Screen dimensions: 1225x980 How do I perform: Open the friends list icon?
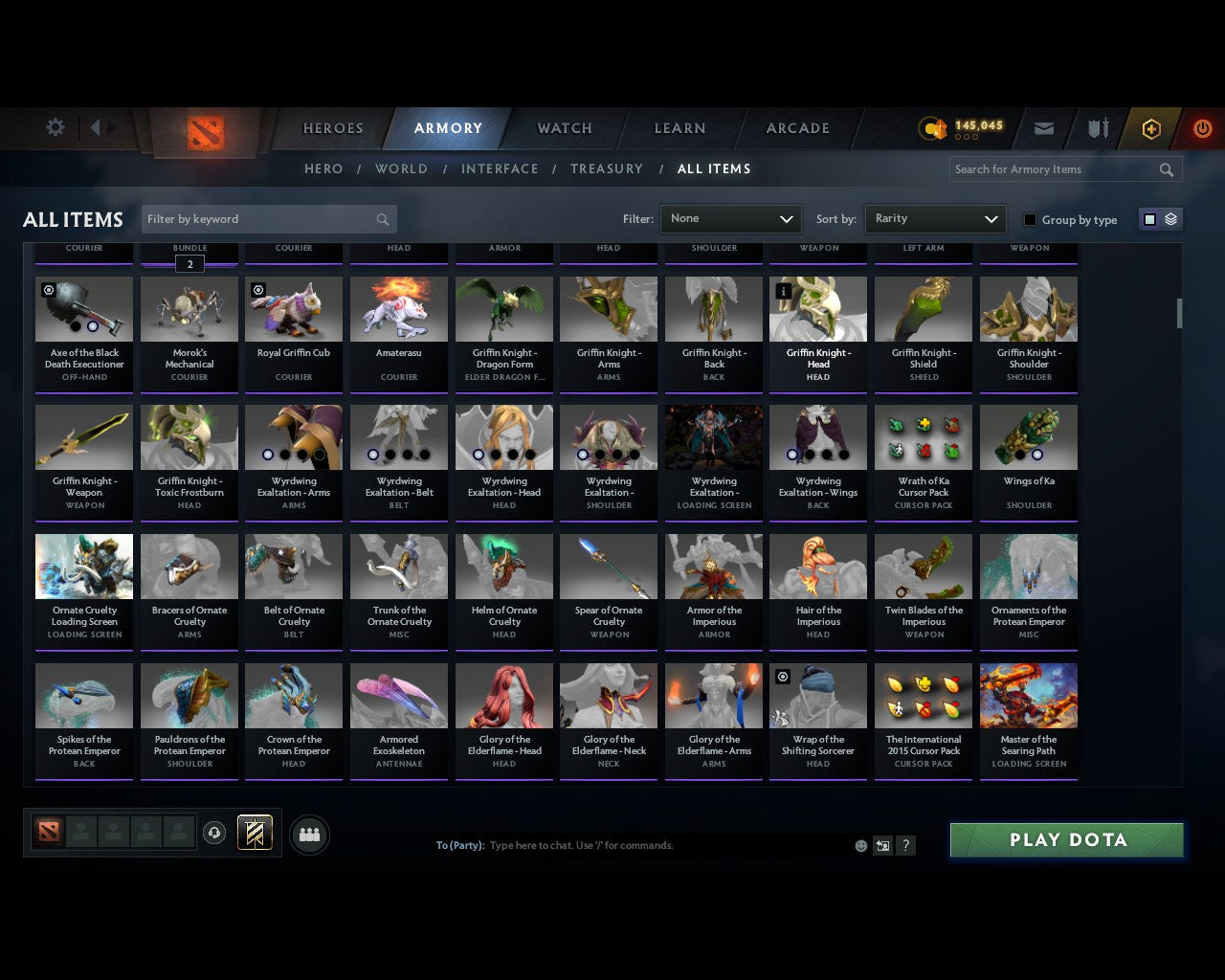pyautogui.click(x=308, y=835)
